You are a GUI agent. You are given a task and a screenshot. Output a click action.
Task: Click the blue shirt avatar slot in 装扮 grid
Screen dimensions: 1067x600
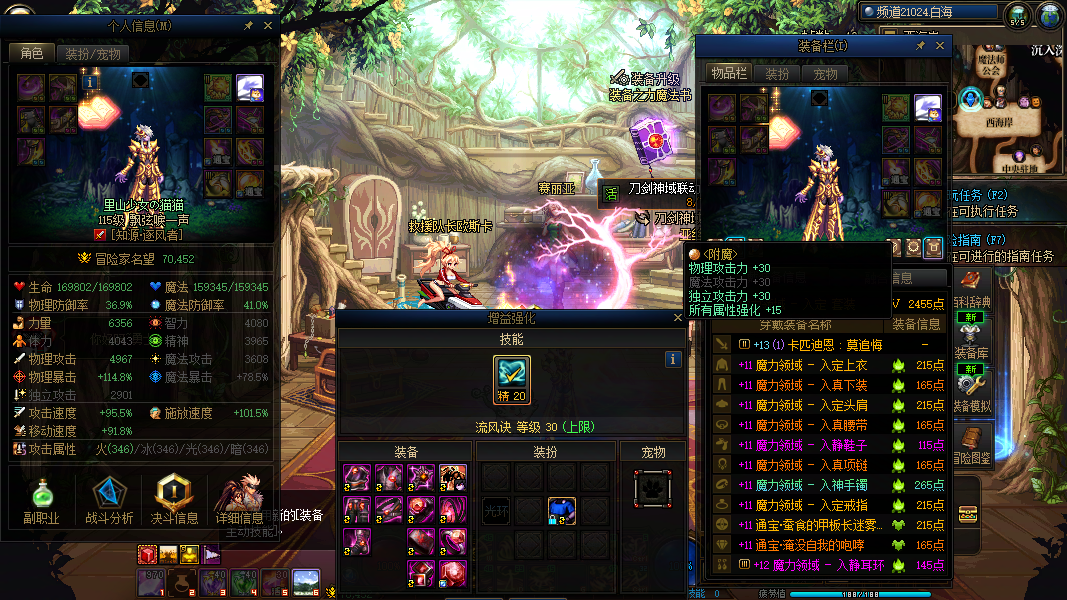(561, 511)
